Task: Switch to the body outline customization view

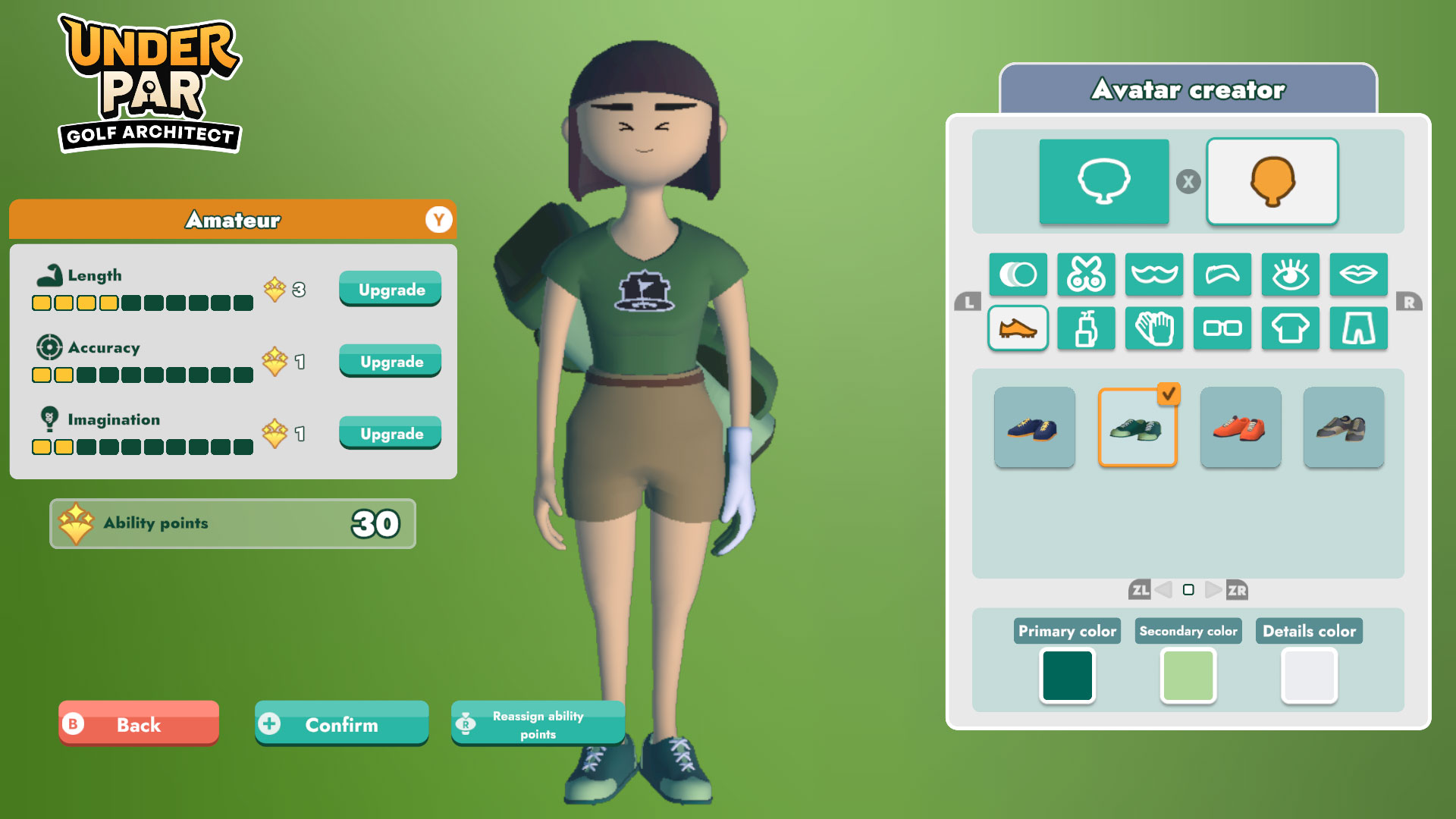Action: coord(1104,181)
